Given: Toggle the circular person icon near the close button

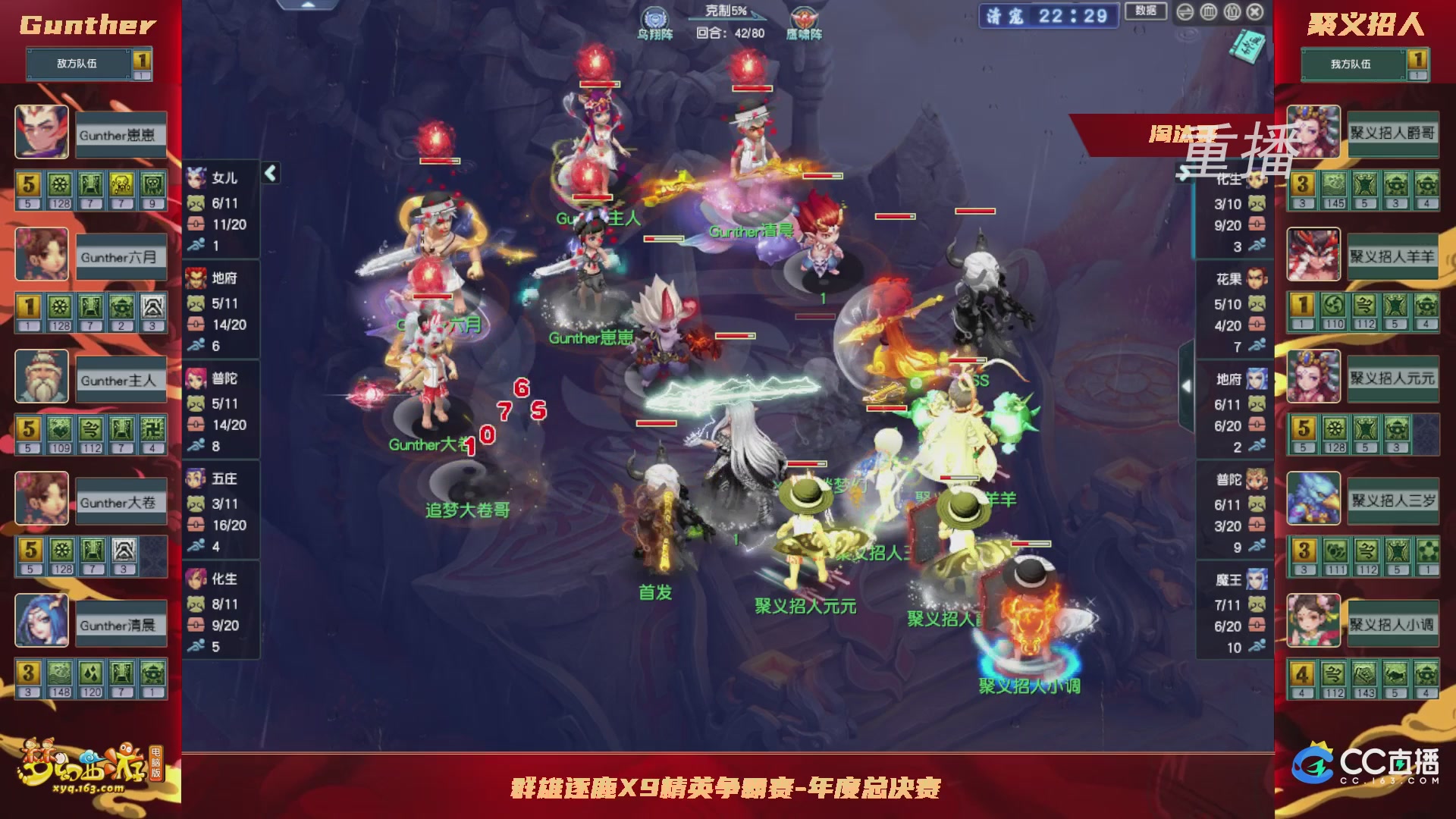Looking at the screenshot, I should pos(1232,11).
